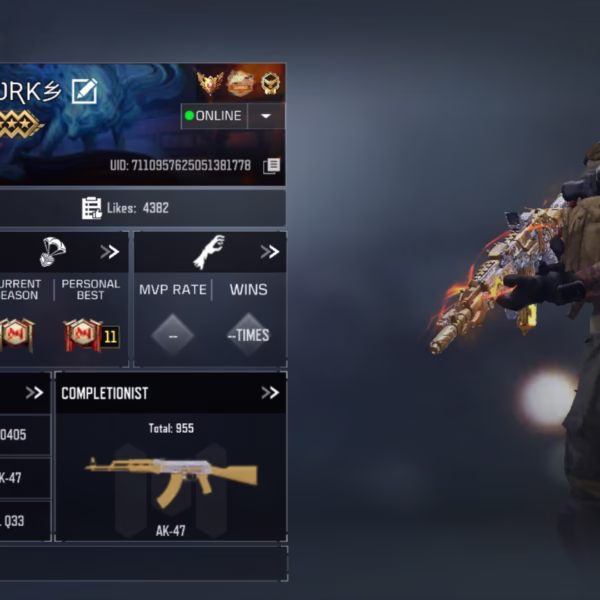Open the ONLINE status dropdown arrow
Image resolution: width=600 pixels, height=600 pixels.
(x=266, y=116)
